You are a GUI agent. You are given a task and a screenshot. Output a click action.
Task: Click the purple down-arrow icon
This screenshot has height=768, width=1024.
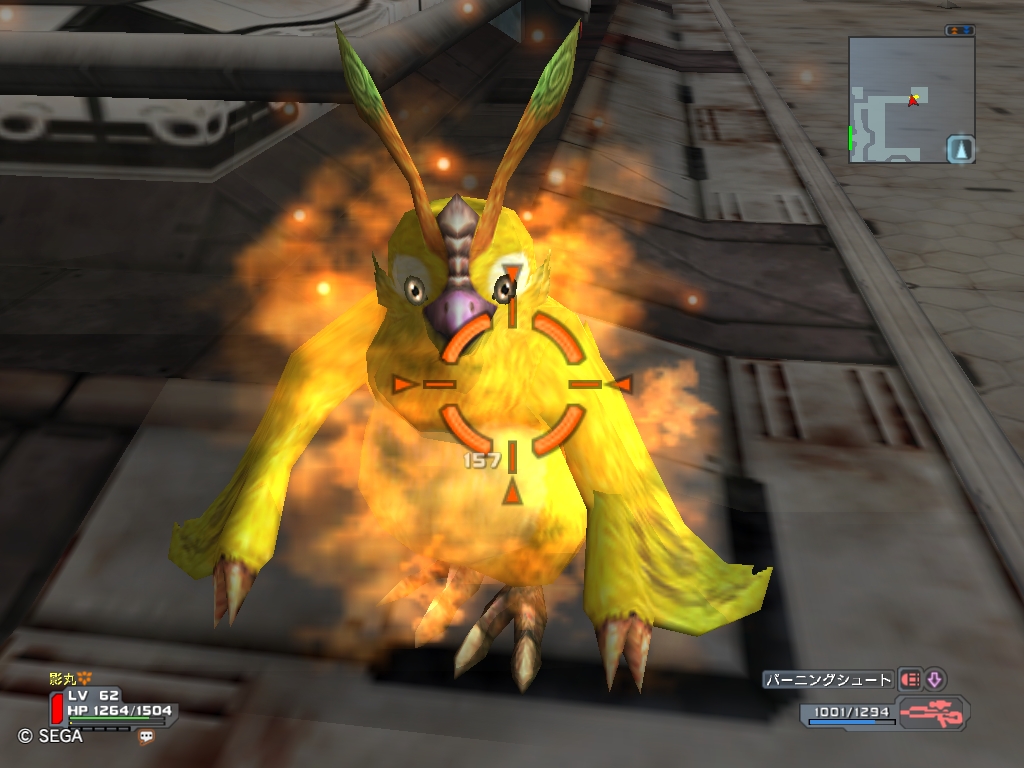[934, 680]
